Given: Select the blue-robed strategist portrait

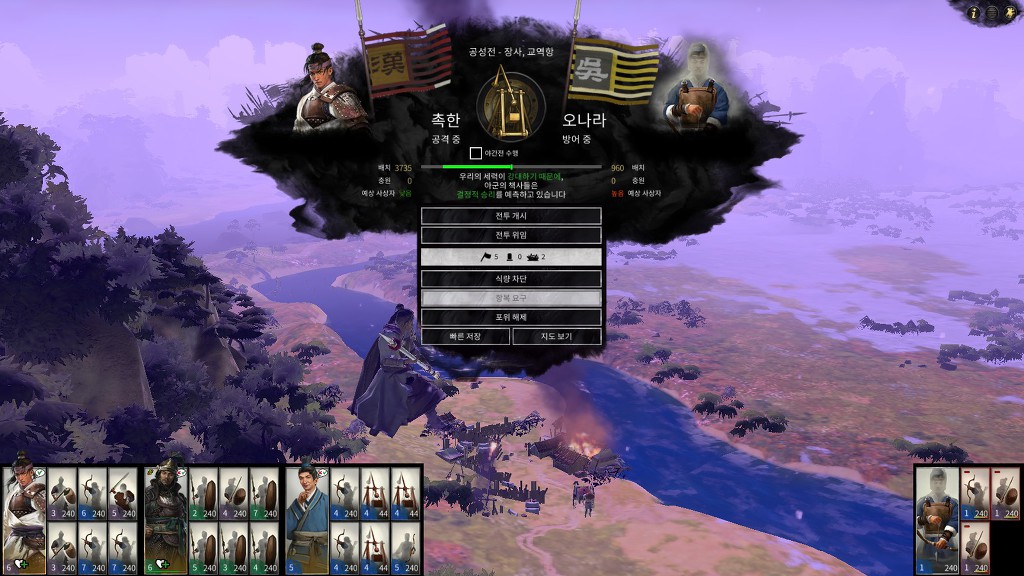Looking at the screenshot, I should pos(307,520).
